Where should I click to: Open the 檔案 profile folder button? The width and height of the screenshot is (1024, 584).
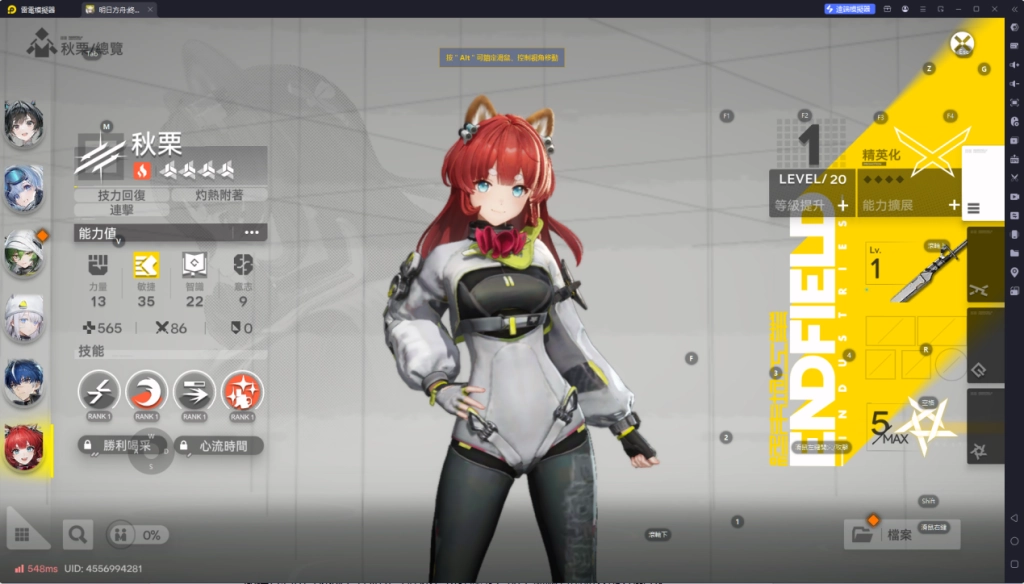tap(901, 535)
